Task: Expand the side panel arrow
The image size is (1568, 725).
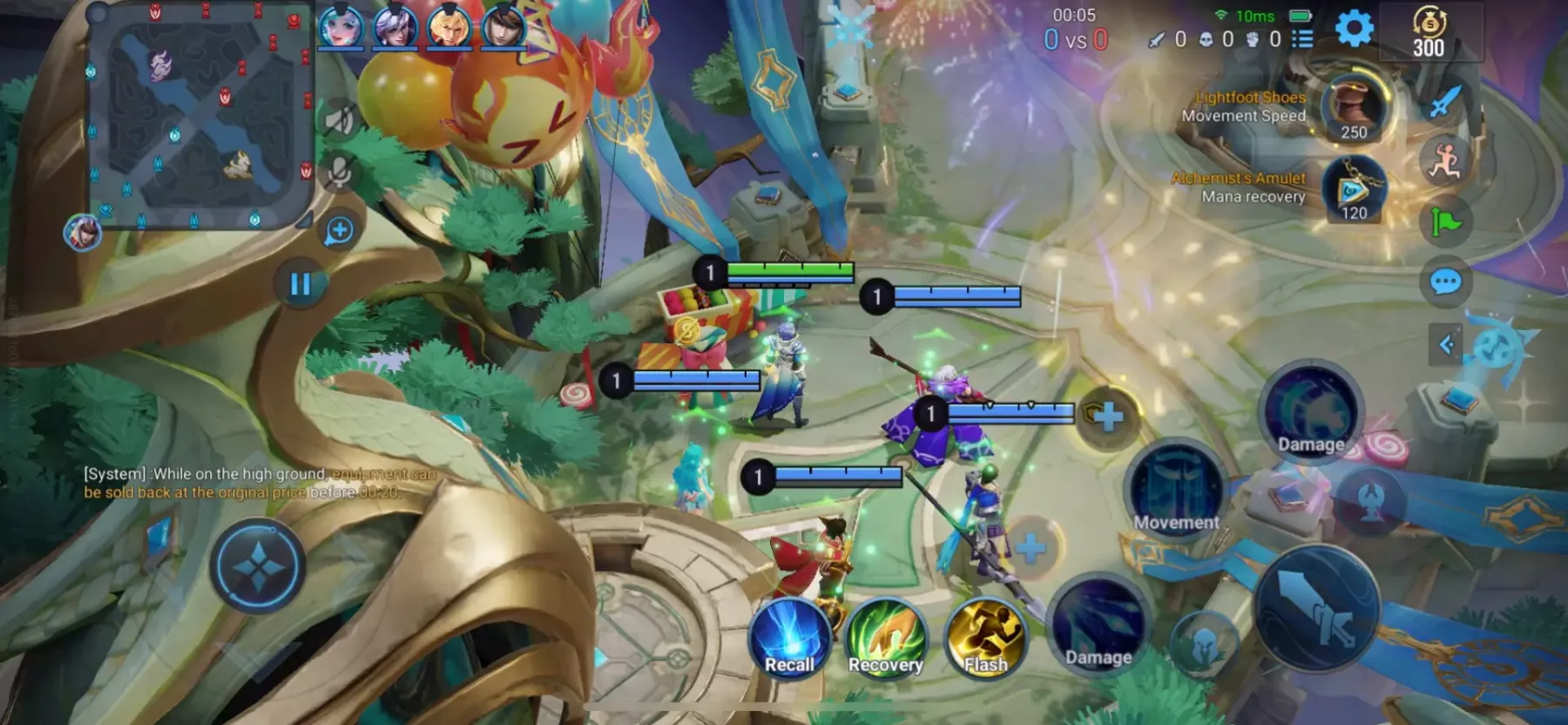Action: (1446, 345)
